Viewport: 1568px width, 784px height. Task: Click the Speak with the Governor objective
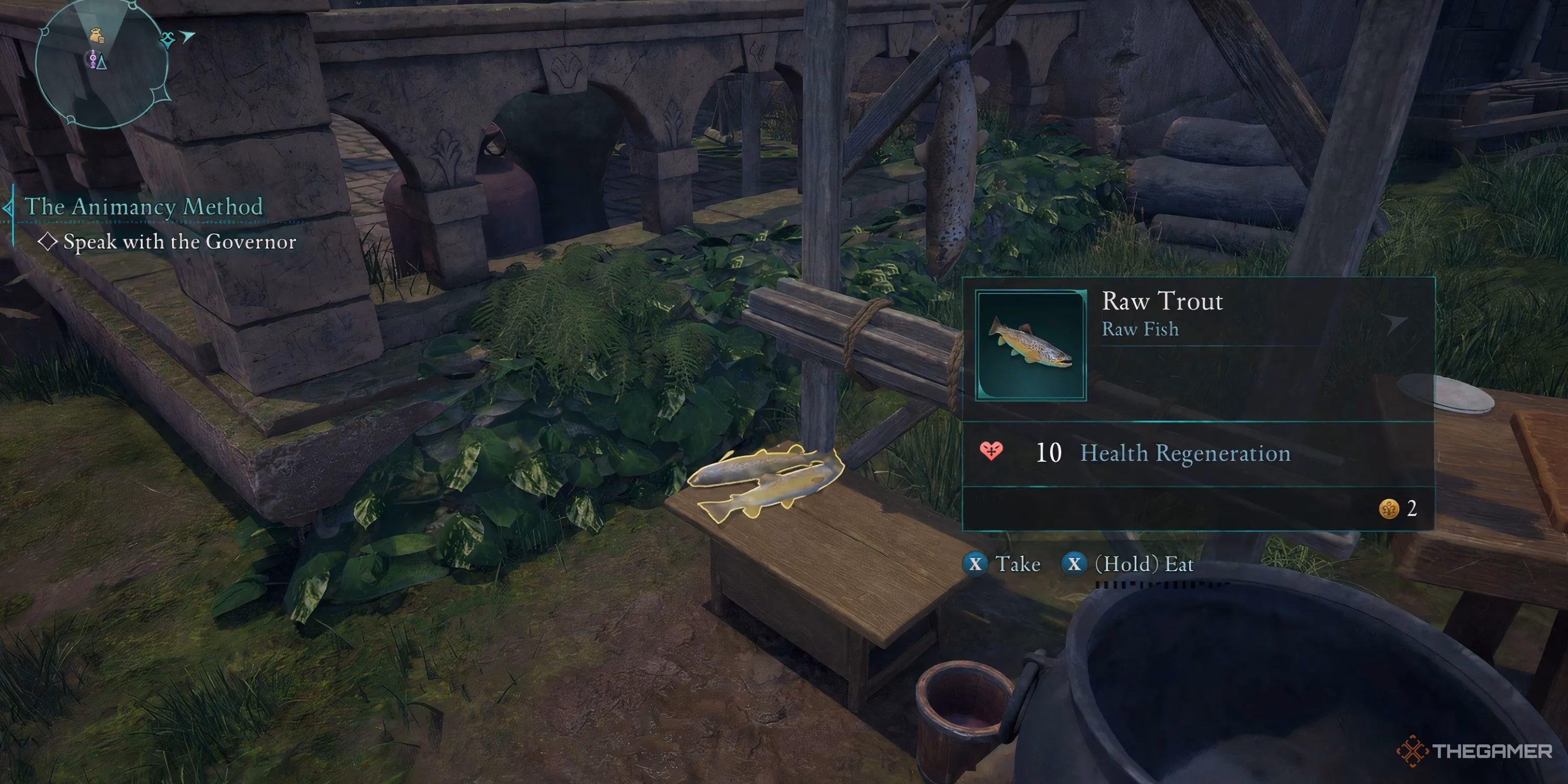coord(180,243)
